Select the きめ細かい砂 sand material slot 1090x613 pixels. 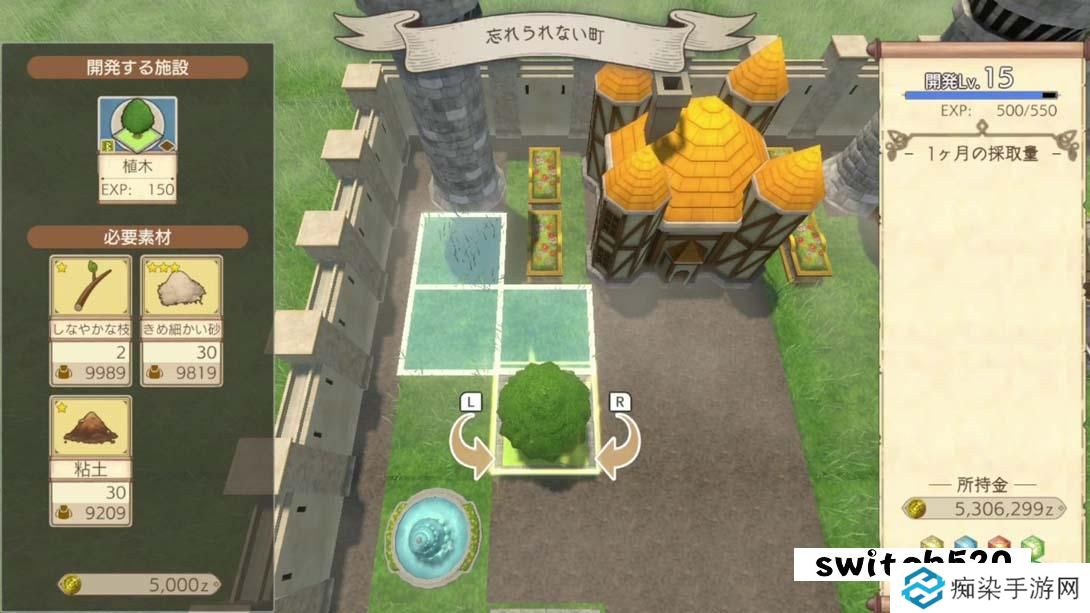coord(181,320)
